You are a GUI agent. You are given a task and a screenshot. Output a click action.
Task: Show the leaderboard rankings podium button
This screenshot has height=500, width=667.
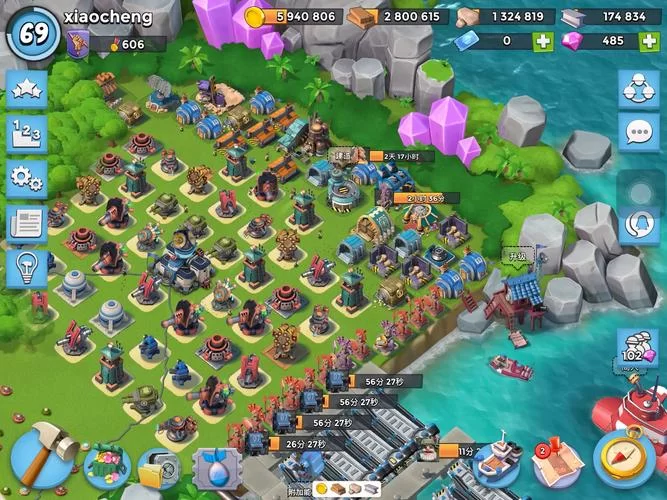point(27,134)
